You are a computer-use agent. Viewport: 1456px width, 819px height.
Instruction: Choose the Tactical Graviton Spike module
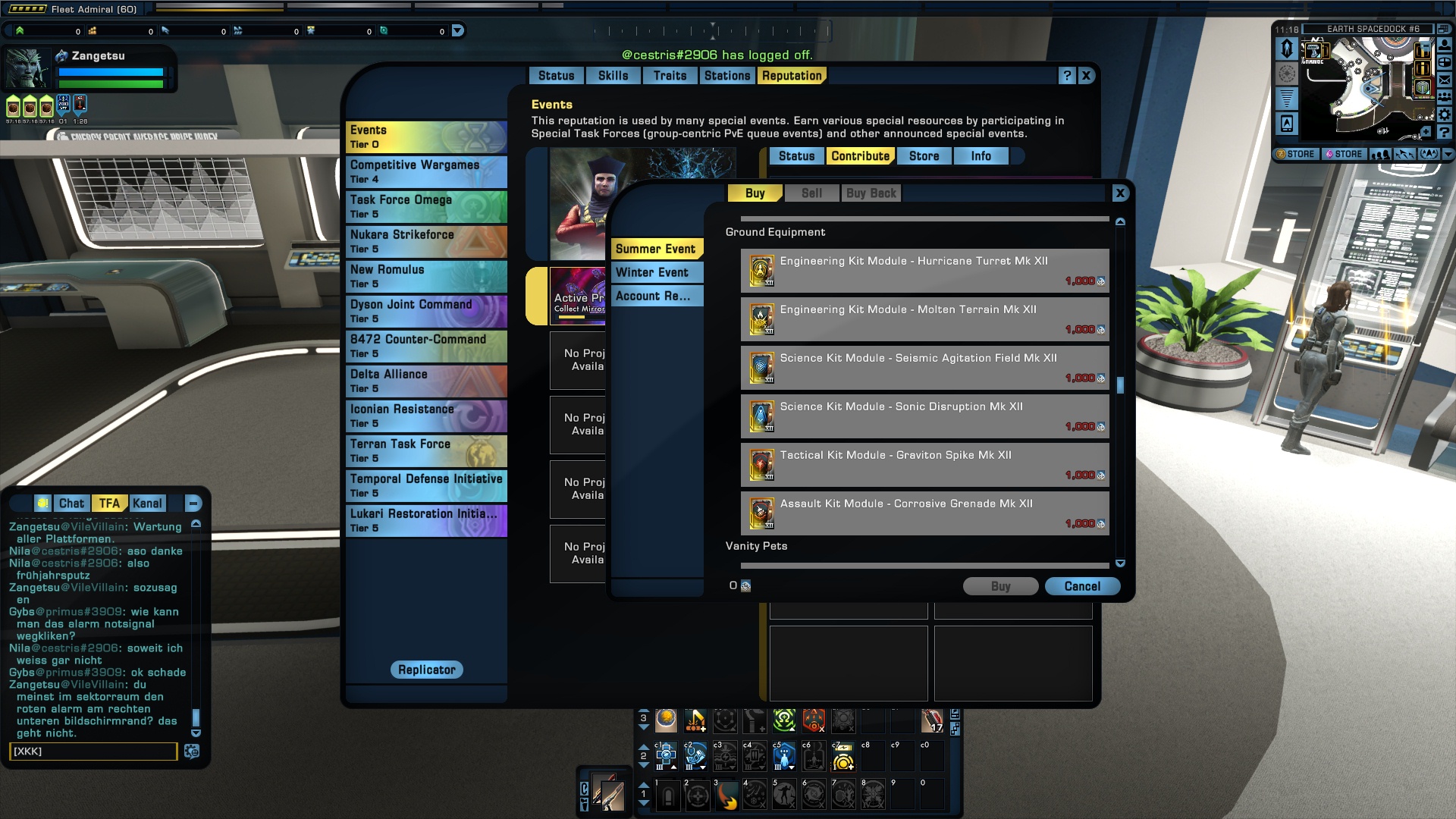[924, 465]
